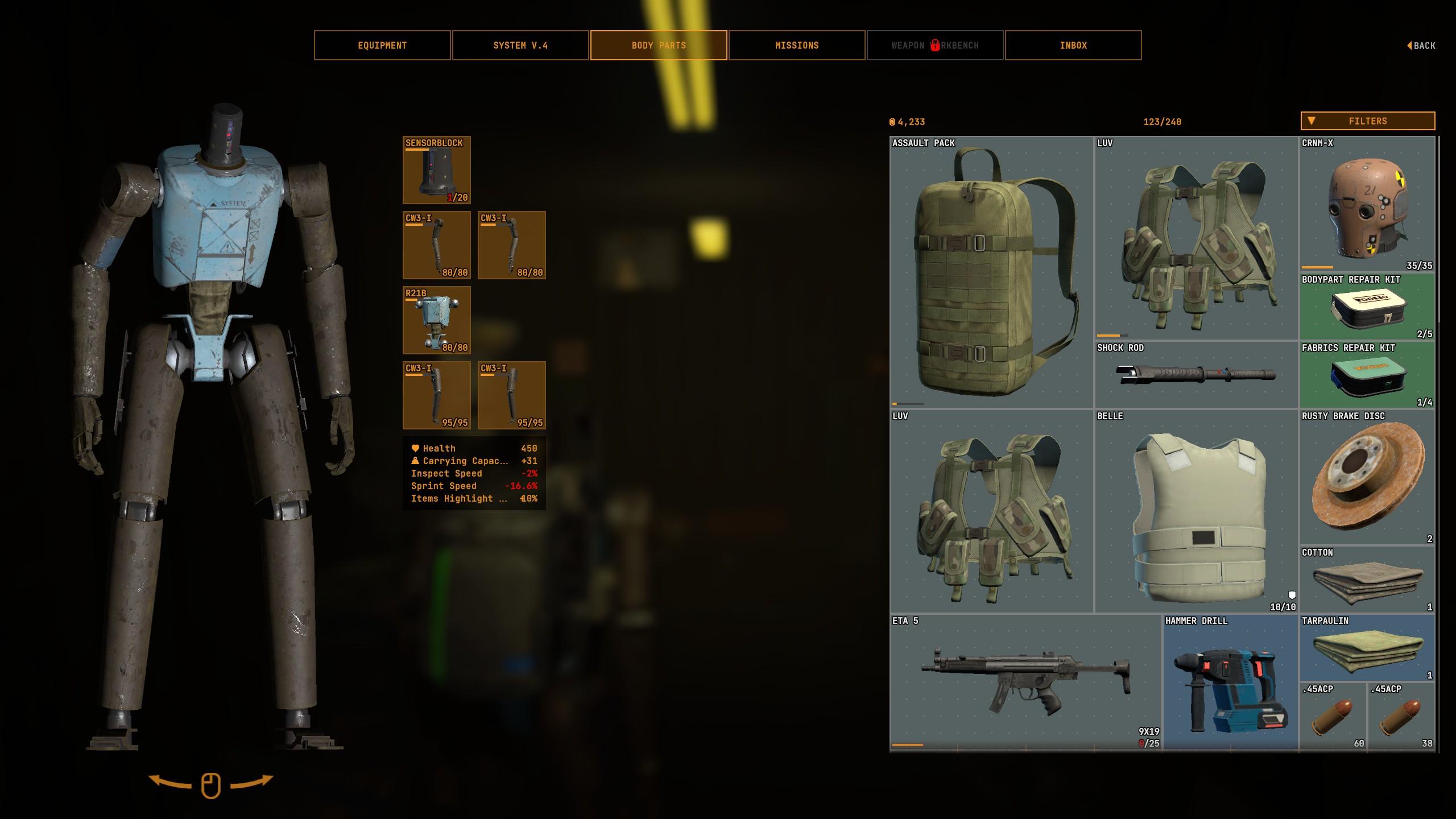Click the Back button
The image size is (1456, 819).
pyautogui.click(x=1421, y=45)
